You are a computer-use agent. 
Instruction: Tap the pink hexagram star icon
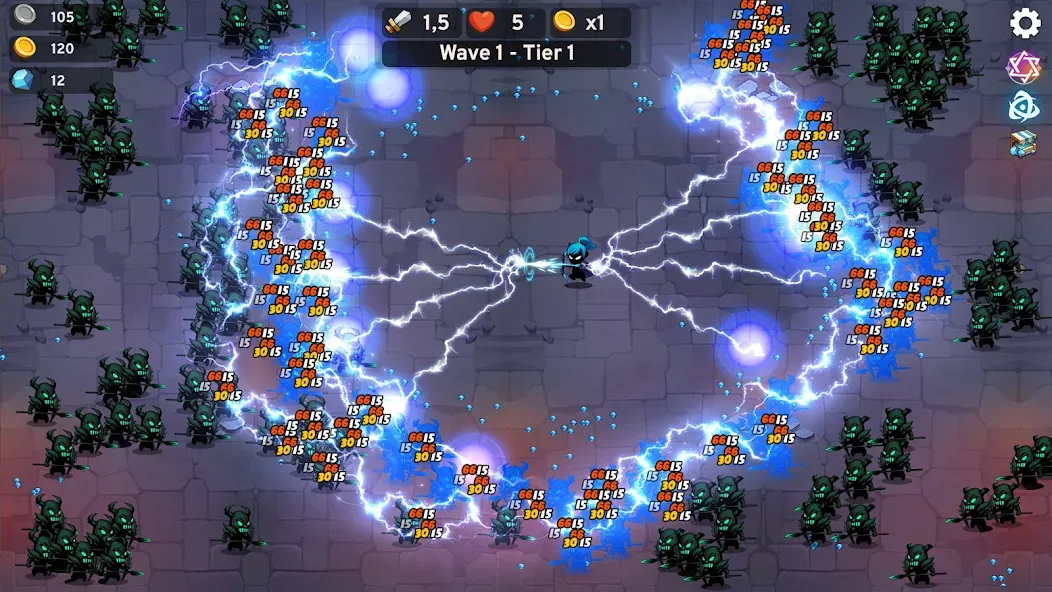1023,66
